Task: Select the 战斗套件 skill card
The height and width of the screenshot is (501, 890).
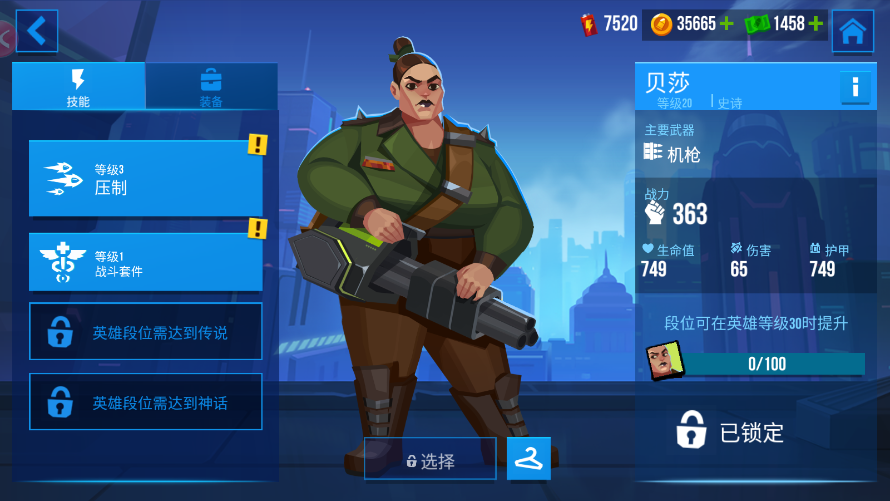Action: pyautogui.click(x=146, y=262)
